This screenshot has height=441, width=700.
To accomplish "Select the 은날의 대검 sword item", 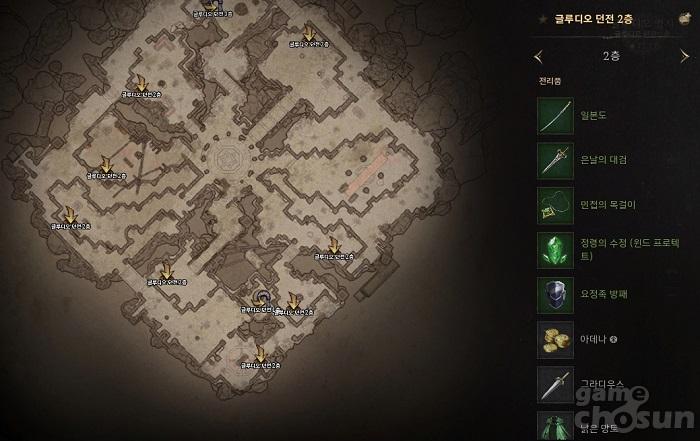I will click(x=555, y=160).
